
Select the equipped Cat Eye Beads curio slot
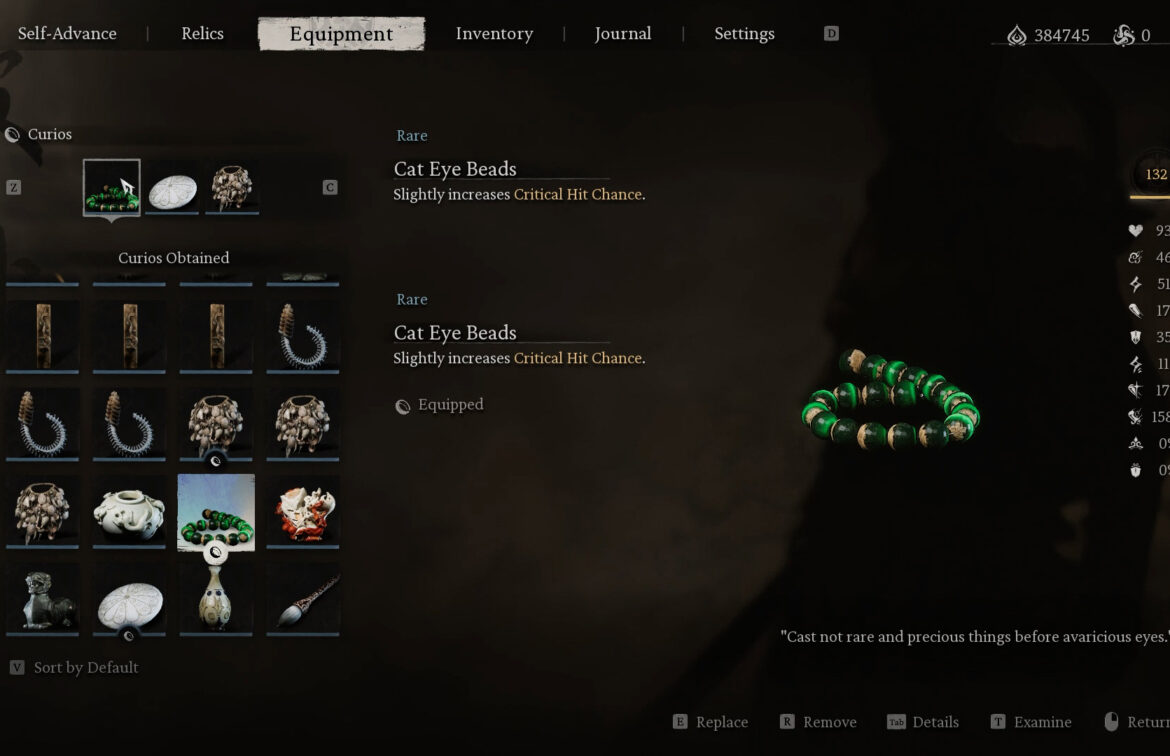112,187
